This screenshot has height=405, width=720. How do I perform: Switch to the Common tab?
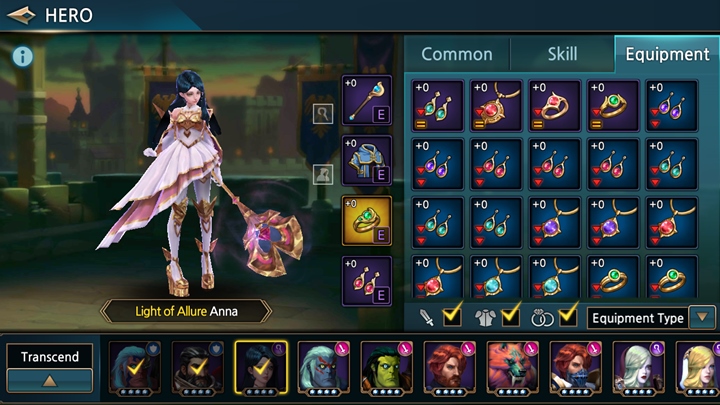point(456,54)
